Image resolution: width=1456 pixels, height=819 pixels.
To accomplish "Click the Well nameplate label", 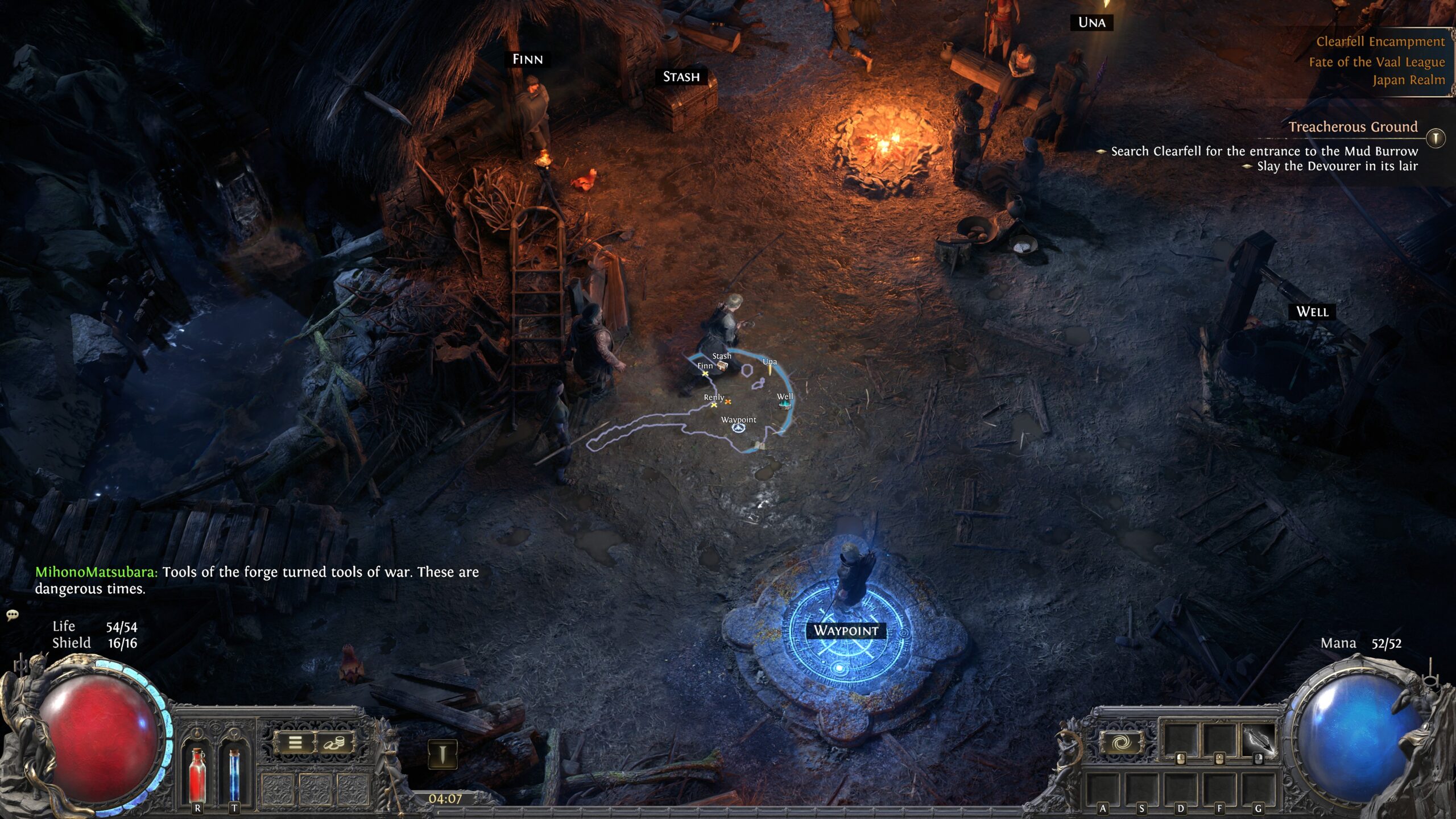I will (1312, 312).
